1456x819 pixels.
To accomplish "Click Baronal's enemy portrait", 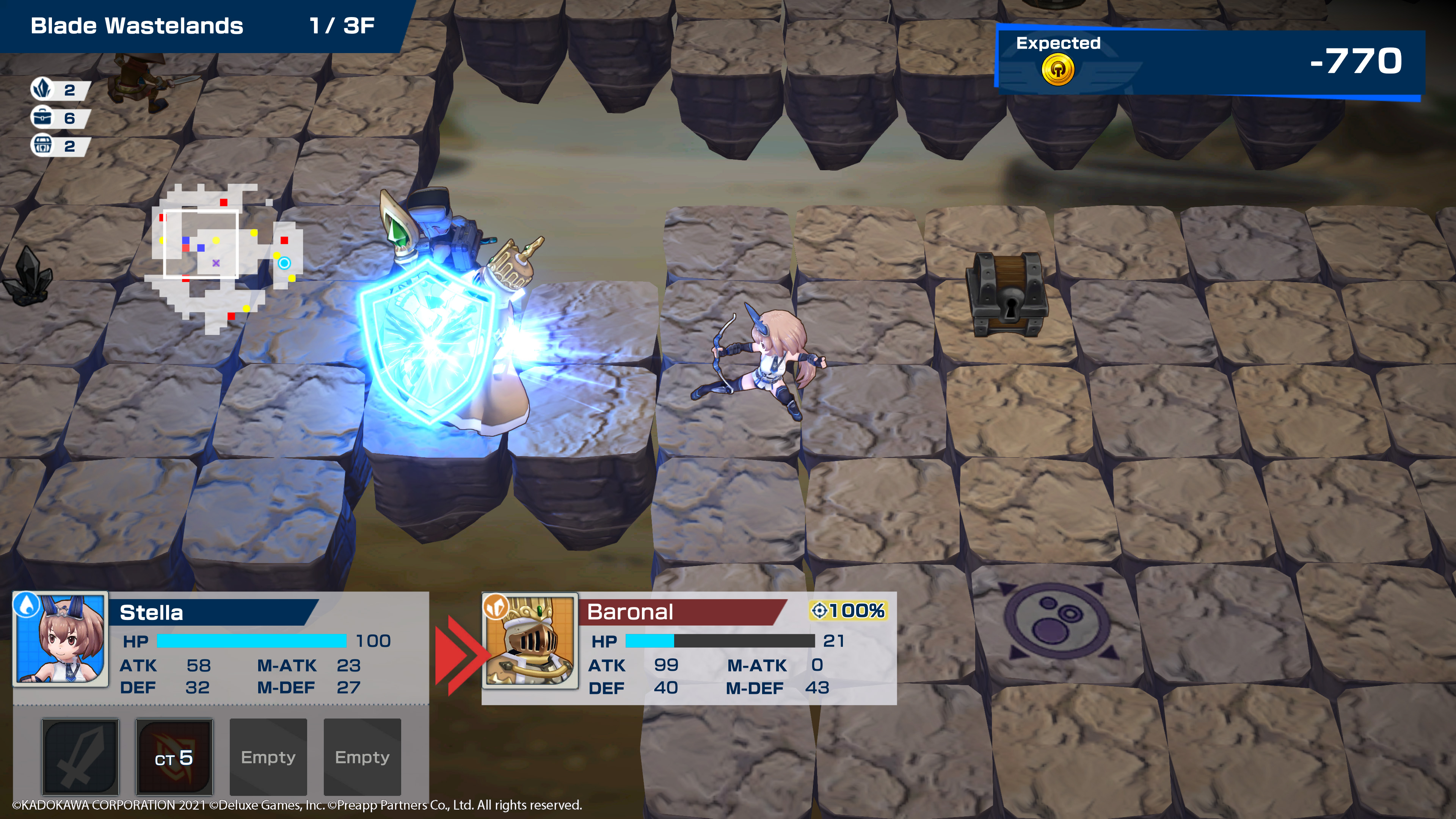I will coord(530,640).
